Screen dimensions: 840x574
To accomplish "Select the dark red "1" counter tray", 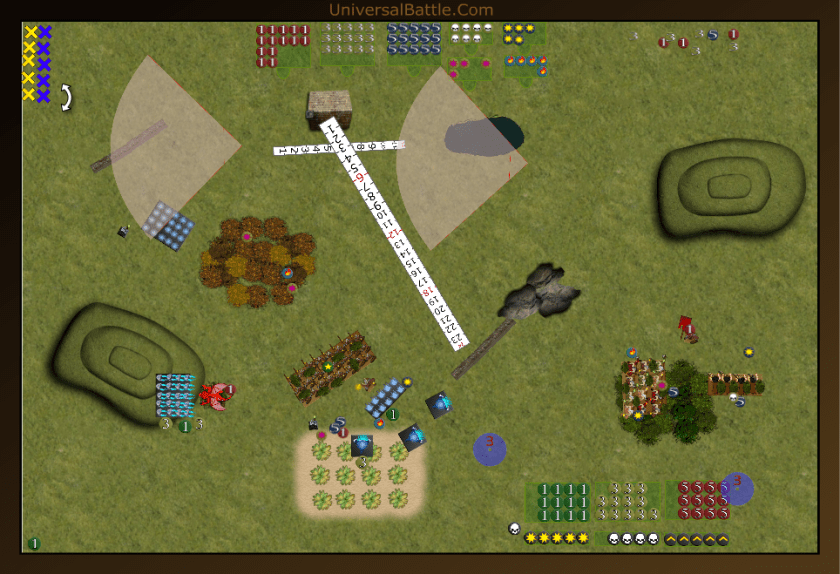I will coord(282,46).
